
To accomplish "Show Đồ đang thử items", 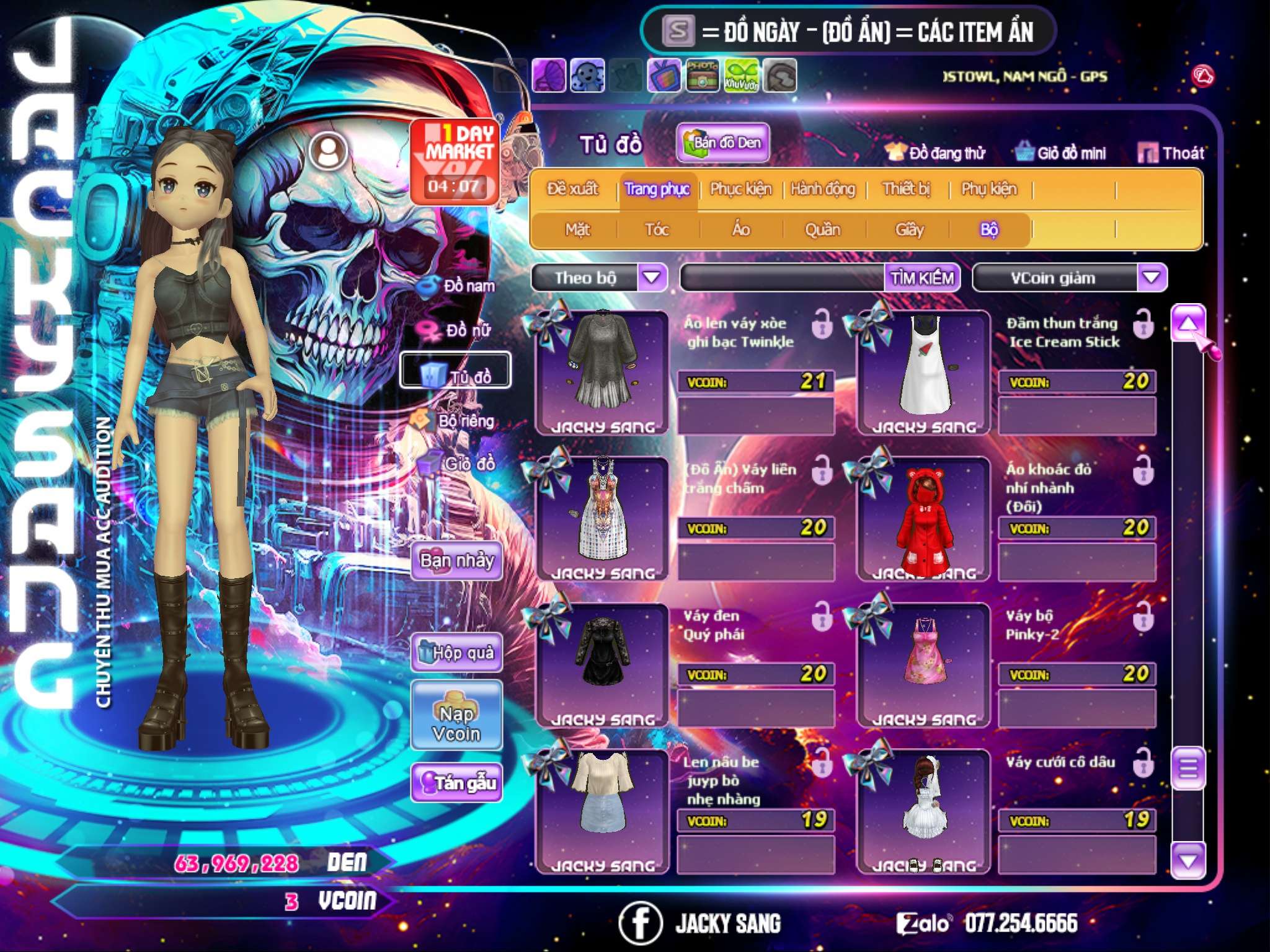I will (x=936, y=153).
